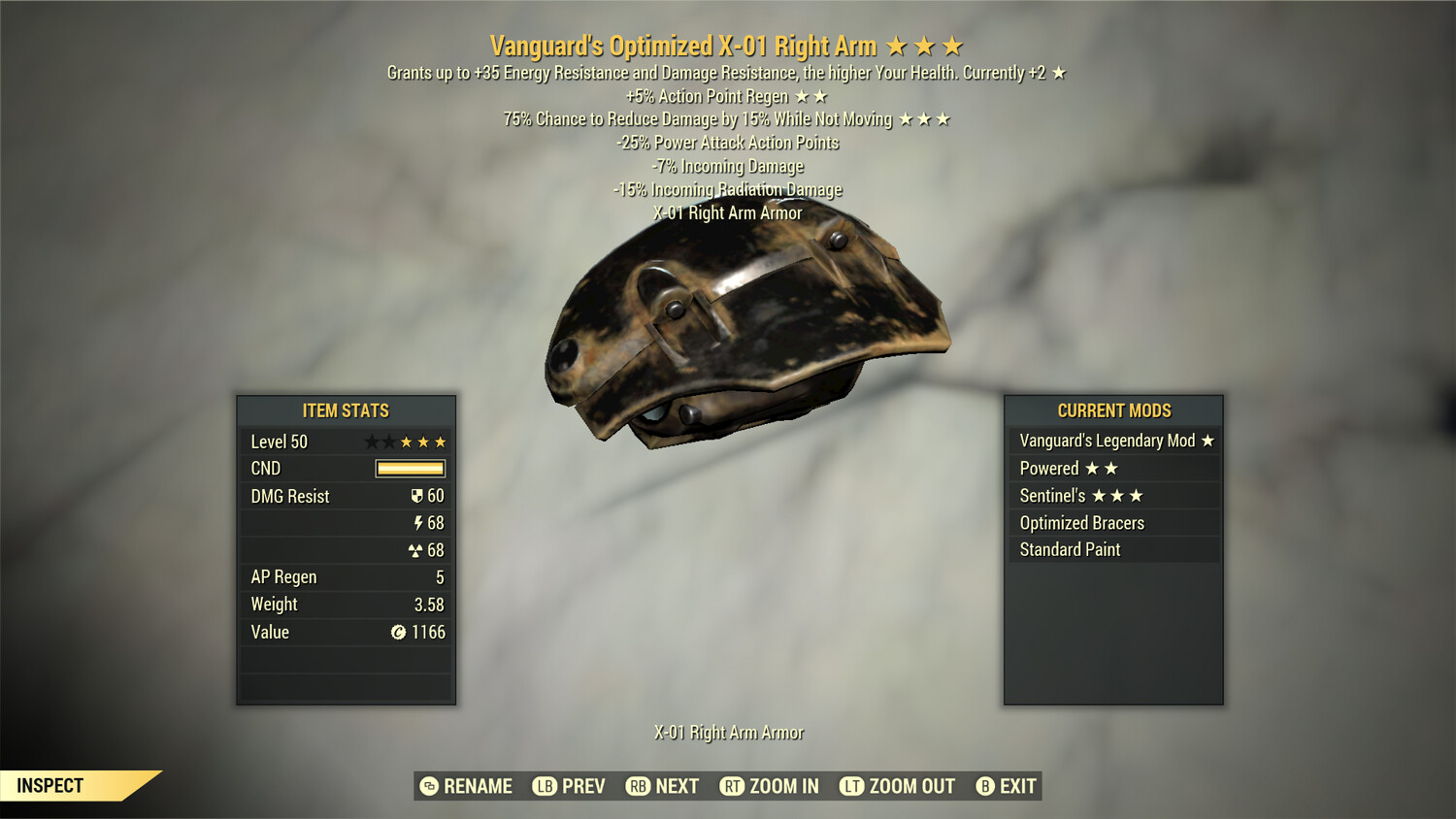Click the radiation resistance icon next to 68
Image resolution: width=1456 pixels, height=819 pixels.
click(415, 549)
